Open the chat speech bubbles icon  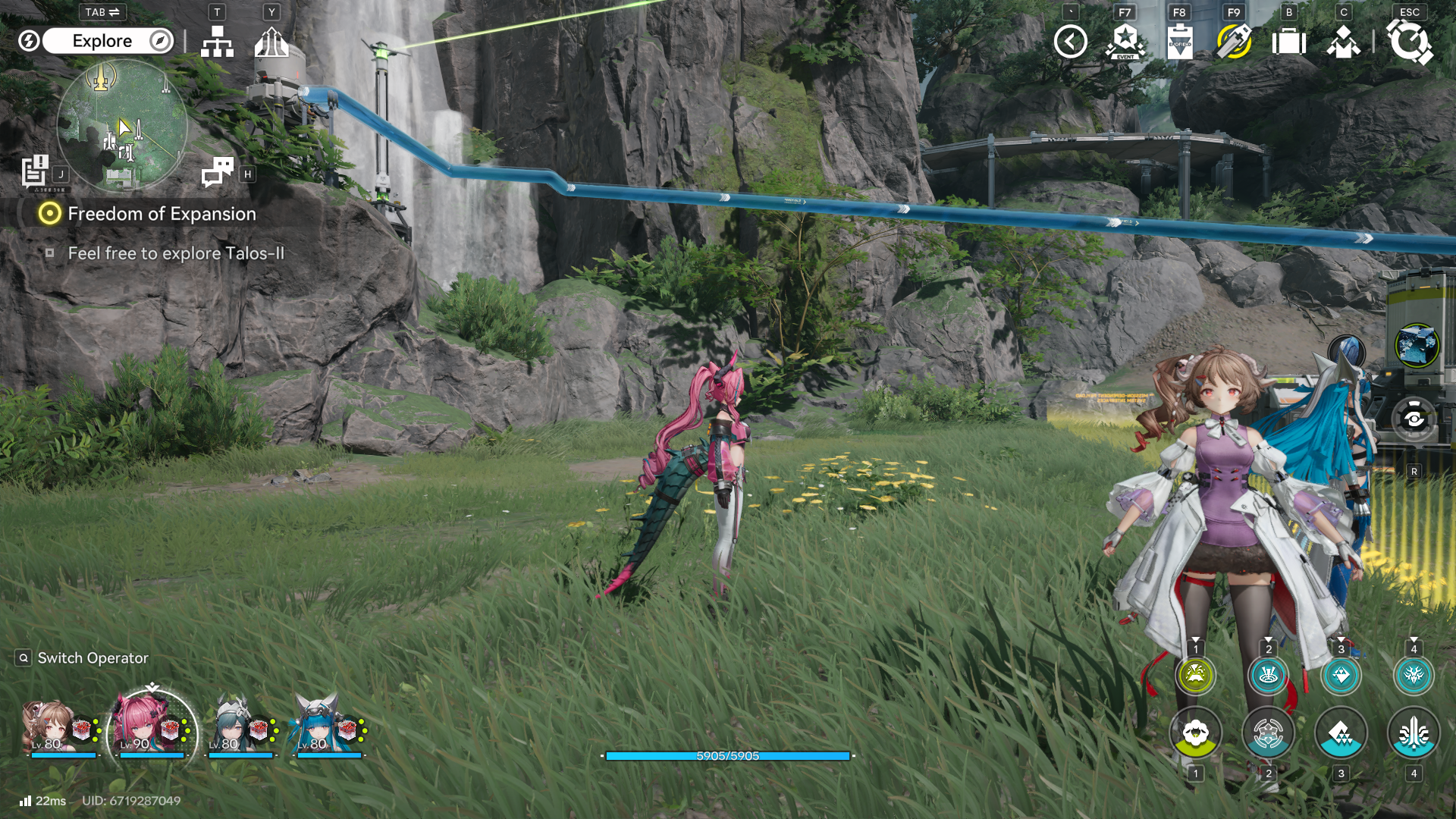[218, 172]
